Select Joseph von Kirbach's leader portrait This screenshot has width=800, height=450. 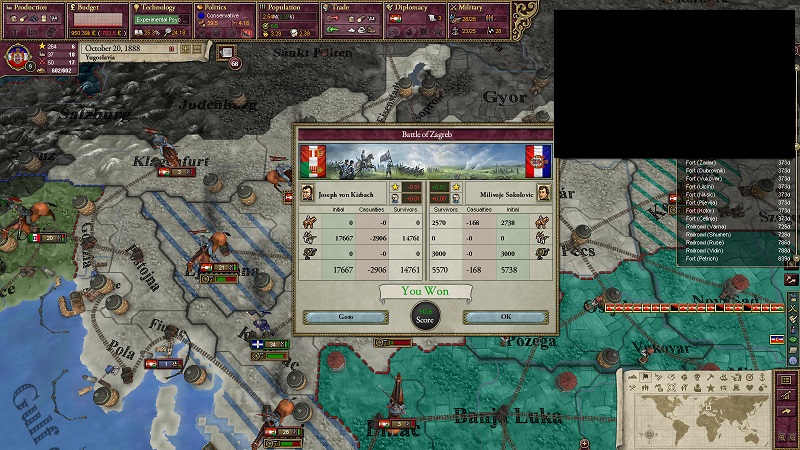pyautogui.click(x=308, y=193)
